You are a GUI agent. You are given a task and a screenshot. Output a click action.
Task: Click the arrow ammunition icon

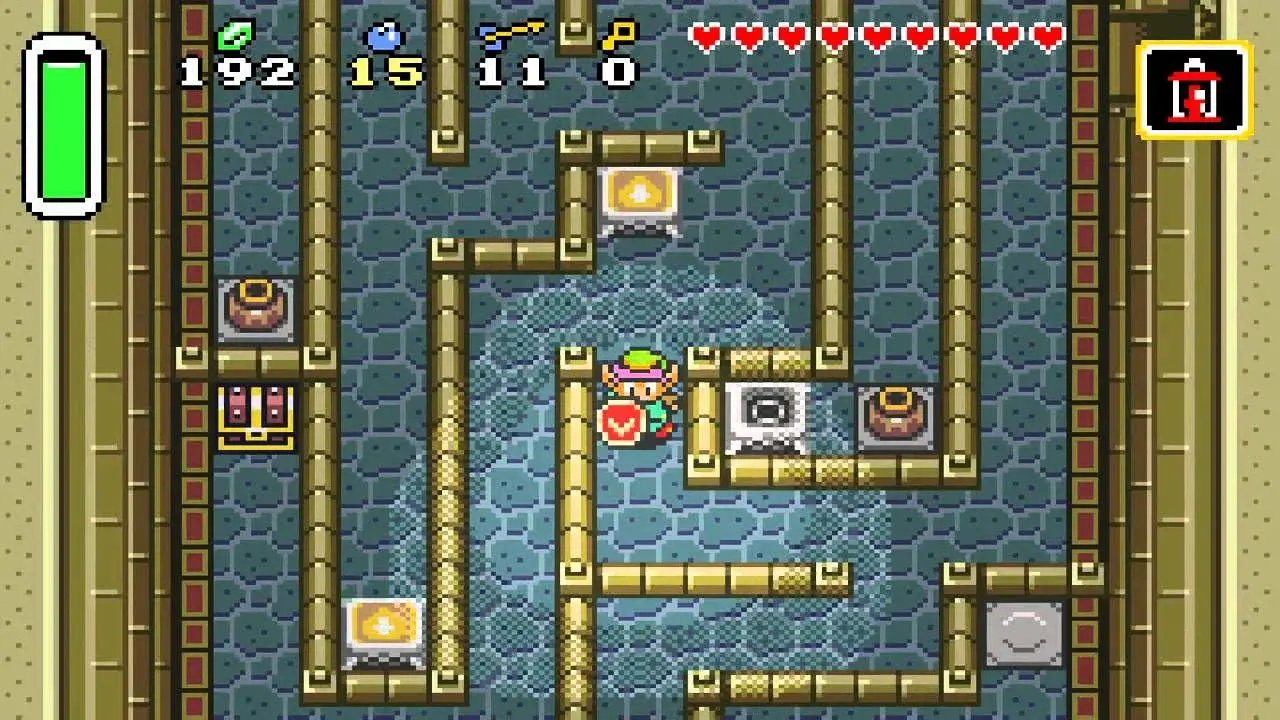(510, 32)
